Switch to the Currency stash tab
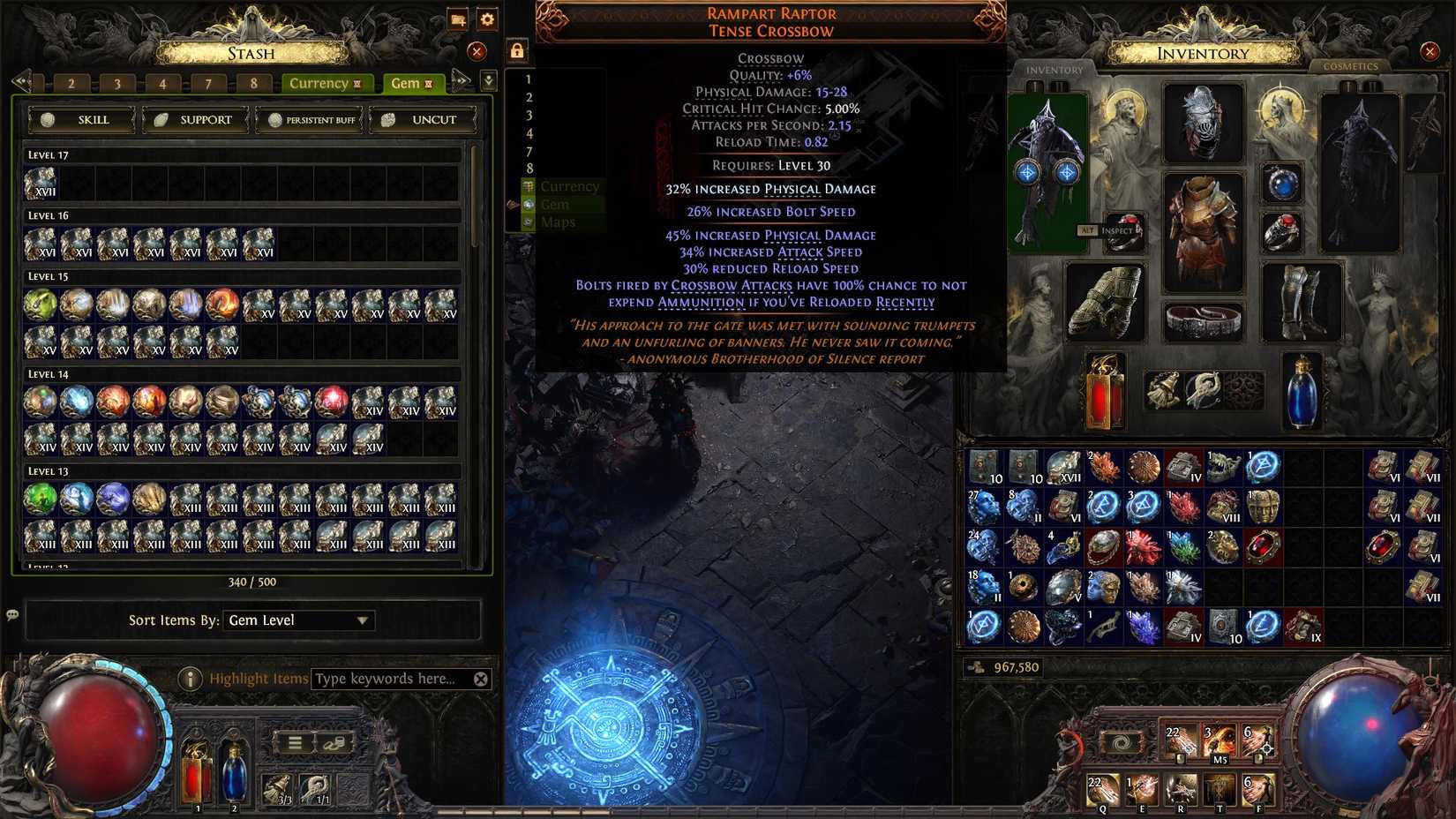1456x819 pixels. [x=320, y=82]
